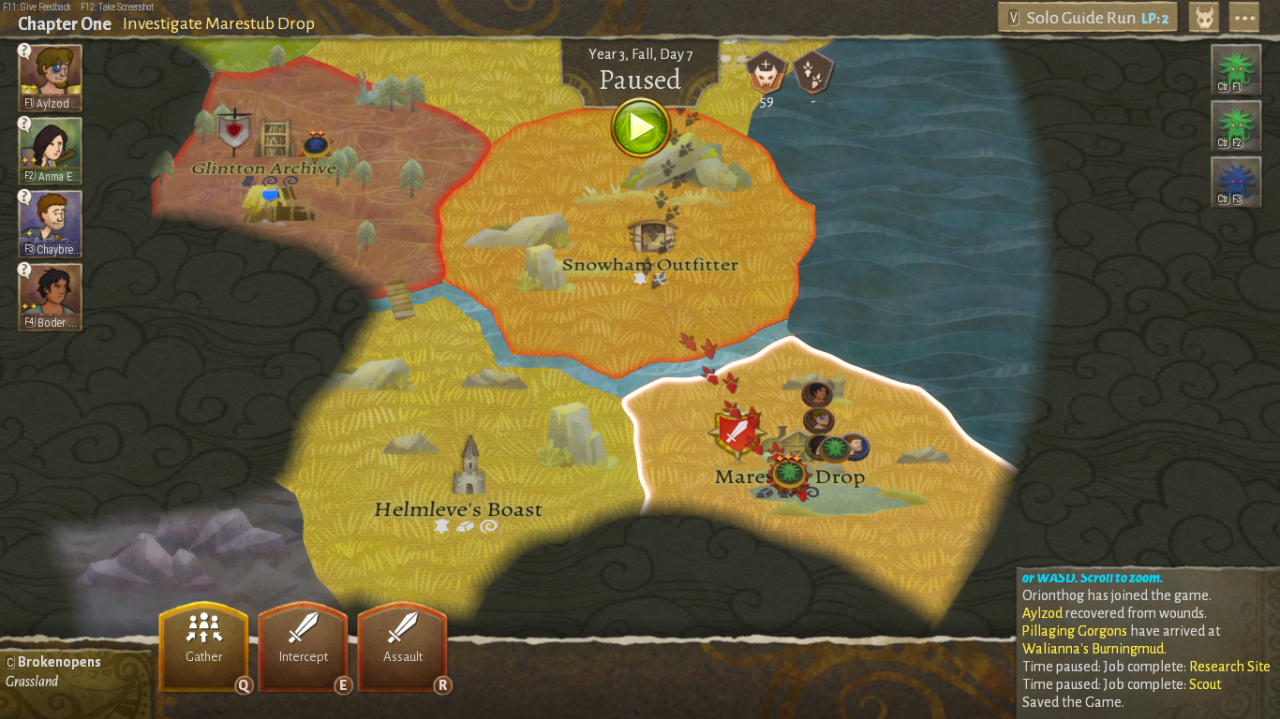Viewport: 1280px width, 719px height.
Task: Resume time with the green play button
Action: coord(640,128)
